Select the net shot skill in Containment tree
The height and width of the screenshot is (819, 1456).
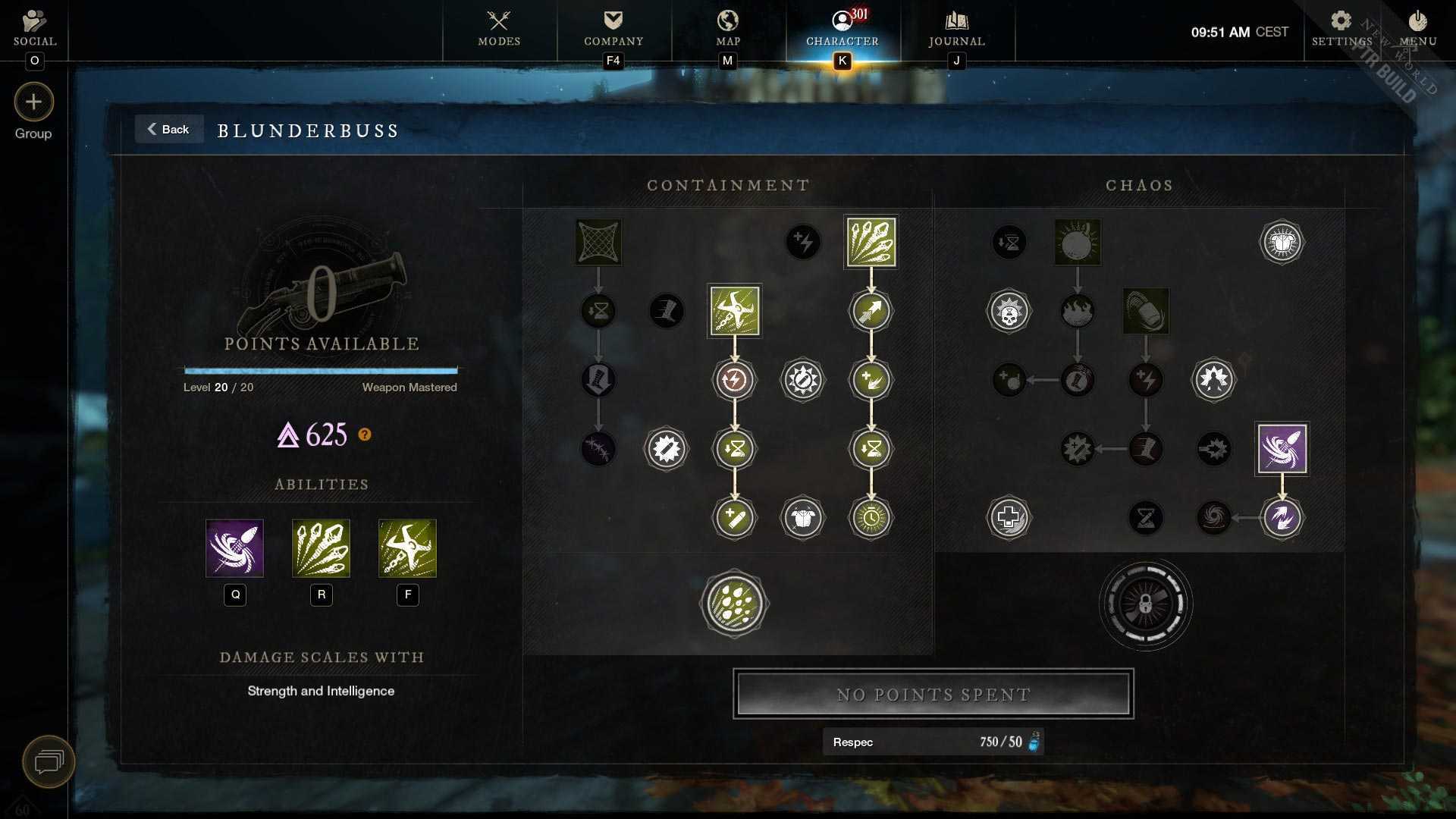598,243
